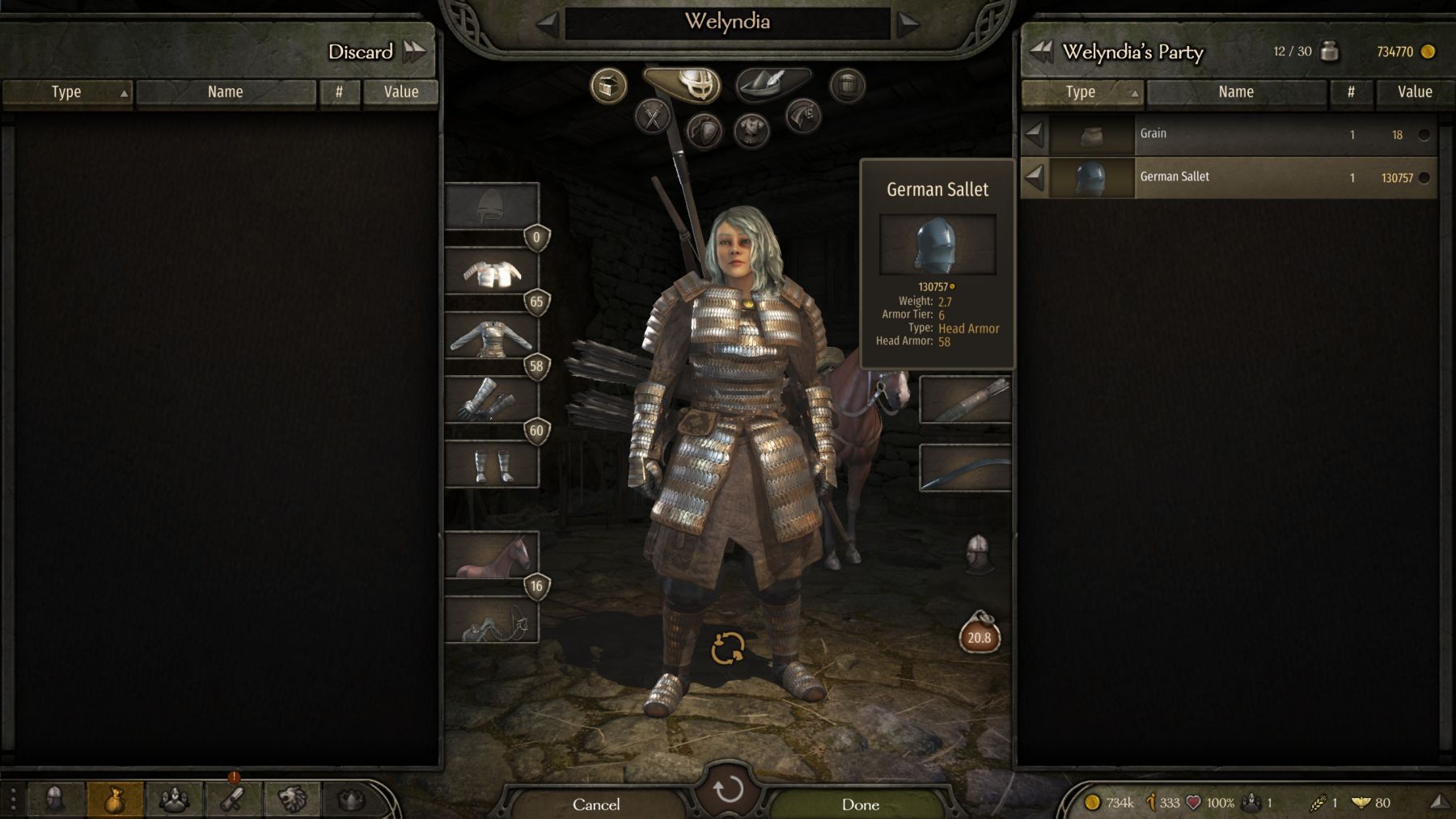Switch to the previous character arrow
The image size is (1456, 819).
tap(548, 23)
